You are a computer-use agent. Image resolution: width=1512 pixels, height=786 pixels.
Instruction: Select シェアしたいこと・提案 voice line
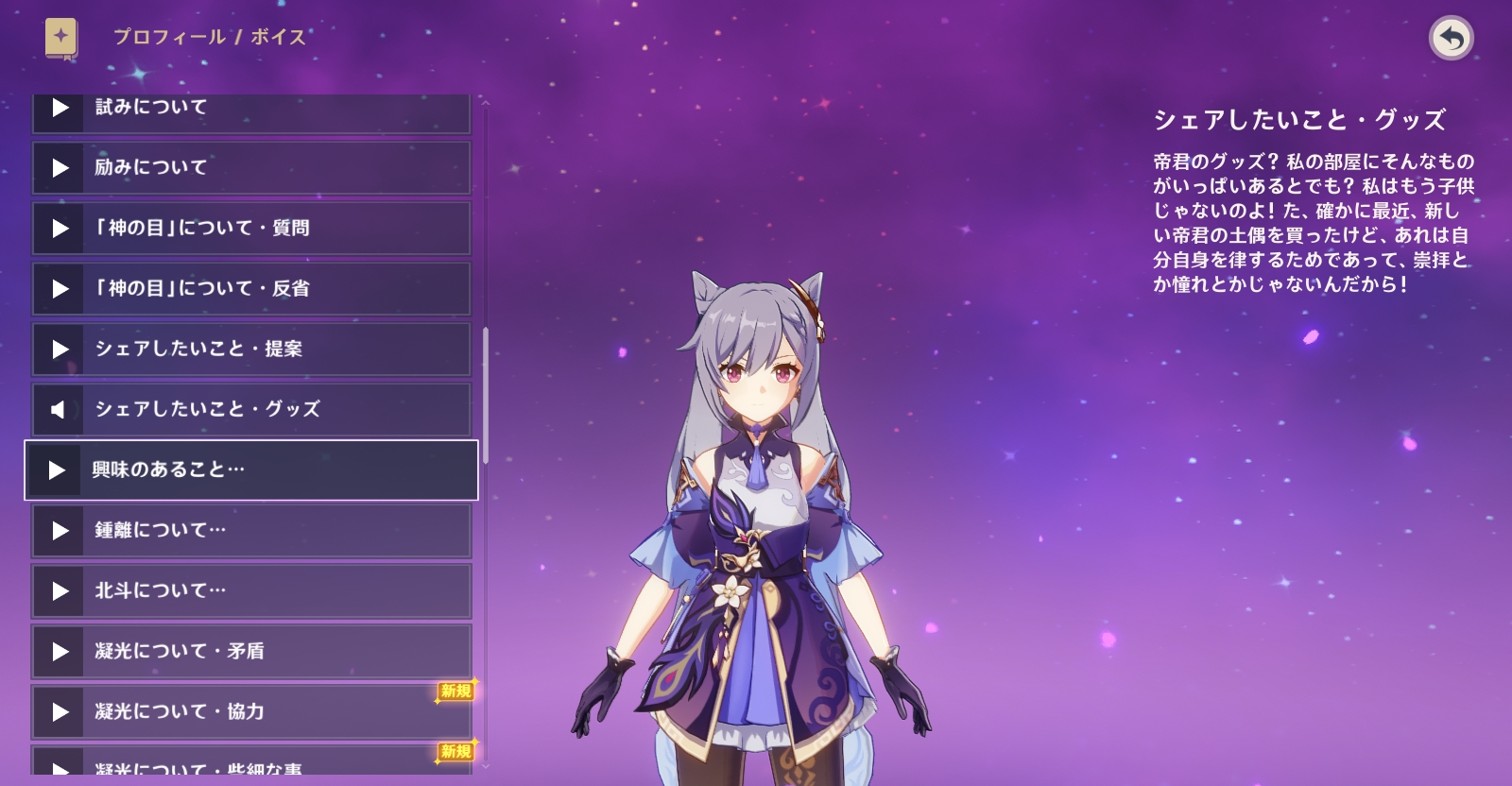pyautogui.click(x=250, y=350)
